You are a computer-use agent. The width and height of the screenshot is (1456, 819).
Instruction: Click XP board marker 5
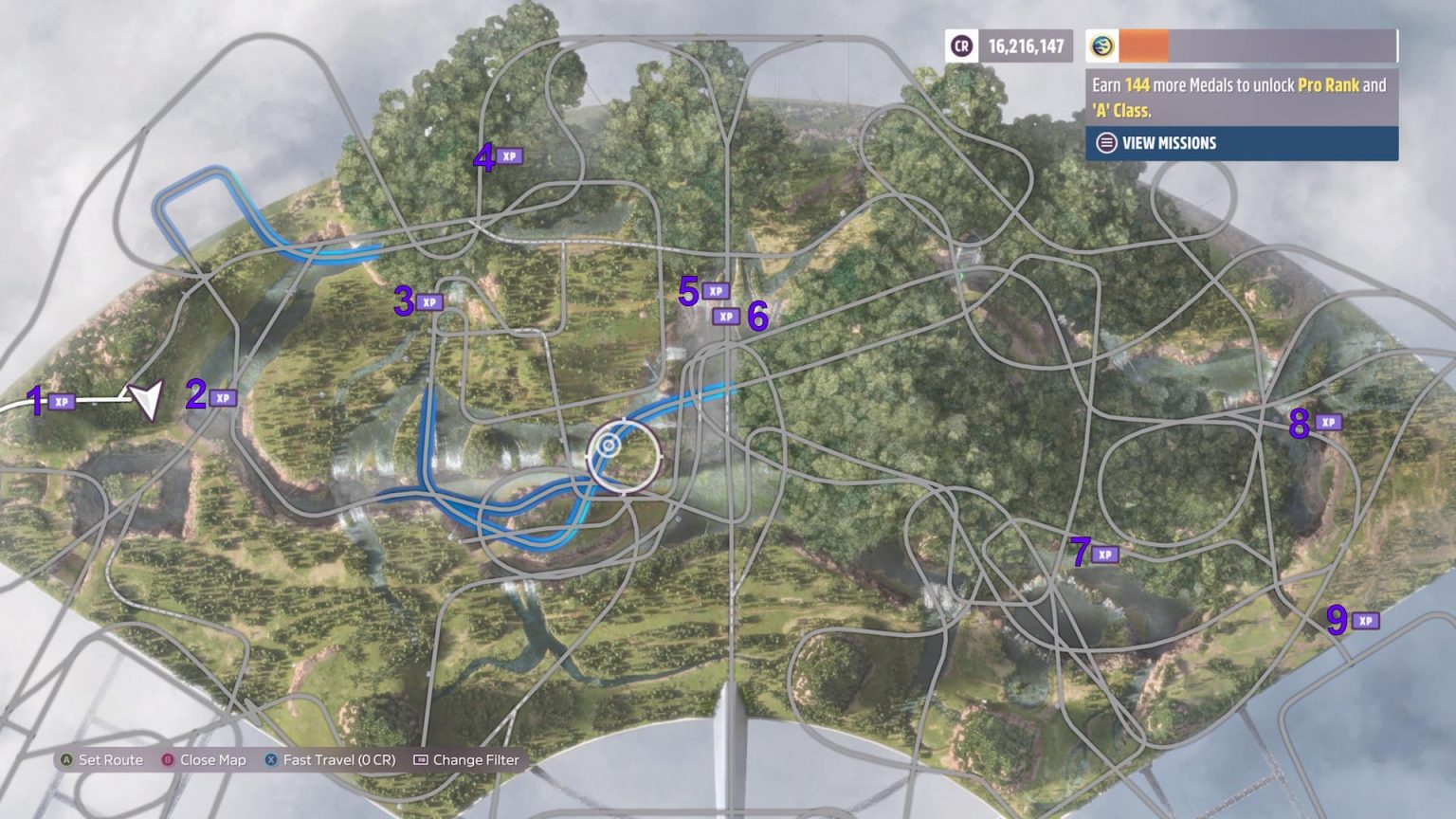point(718,290)
